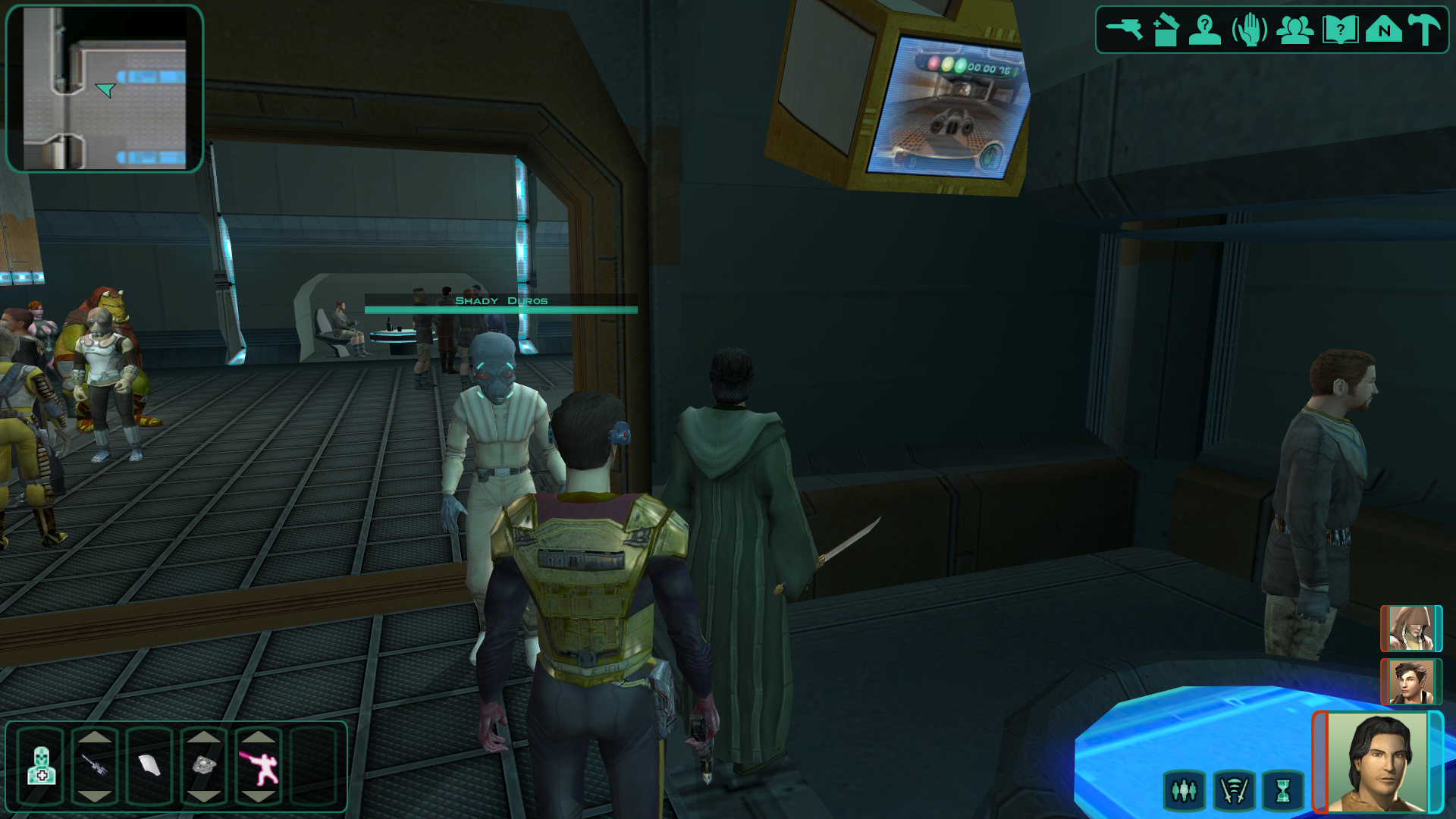Open the Character sheet silhouette icon
The width and height of the screenshot is (1456, 819).
click(1204, 30)
